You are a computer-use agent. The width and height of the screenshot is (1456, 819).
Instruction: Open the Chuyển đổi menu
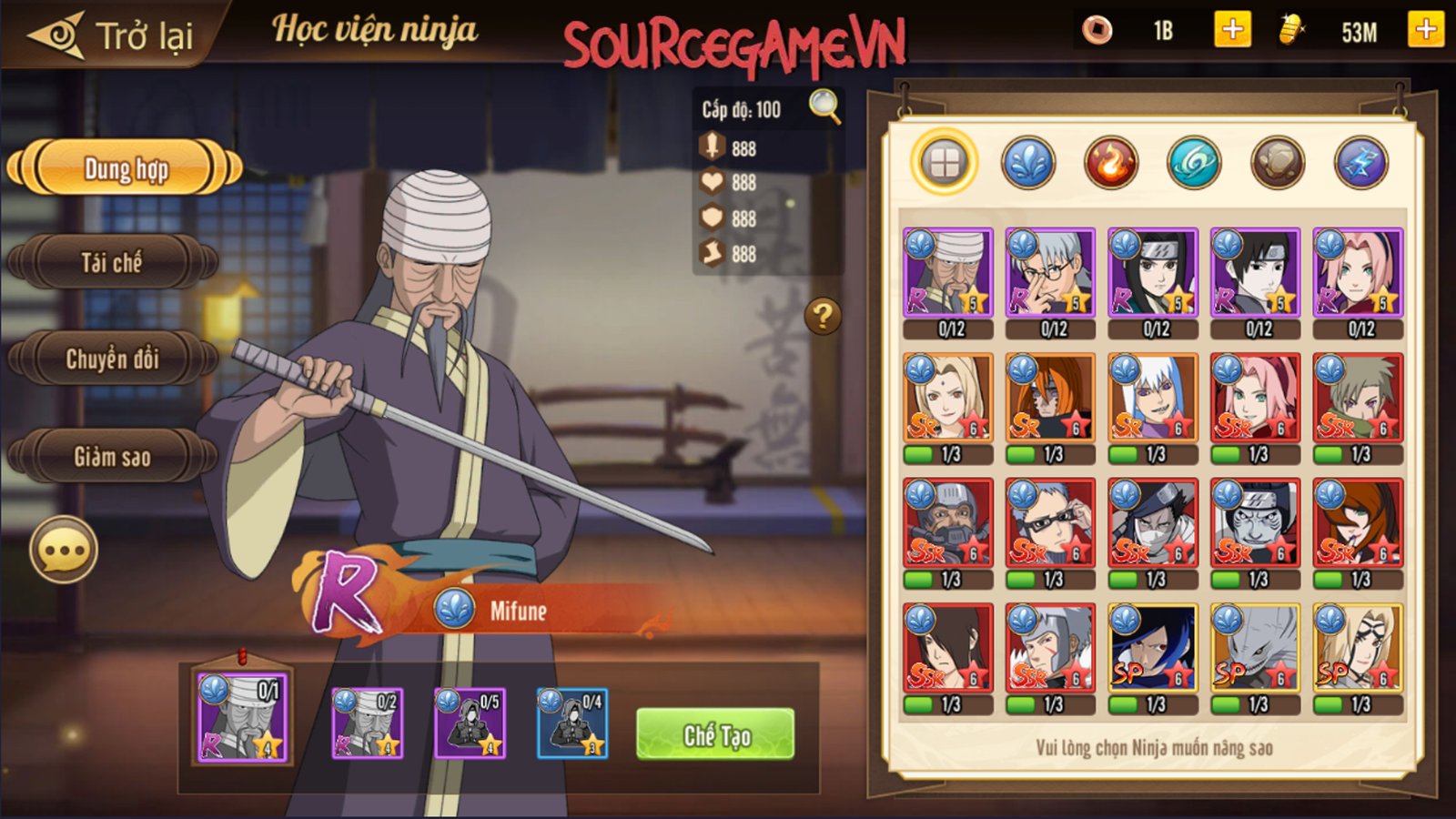click(112, 359)
